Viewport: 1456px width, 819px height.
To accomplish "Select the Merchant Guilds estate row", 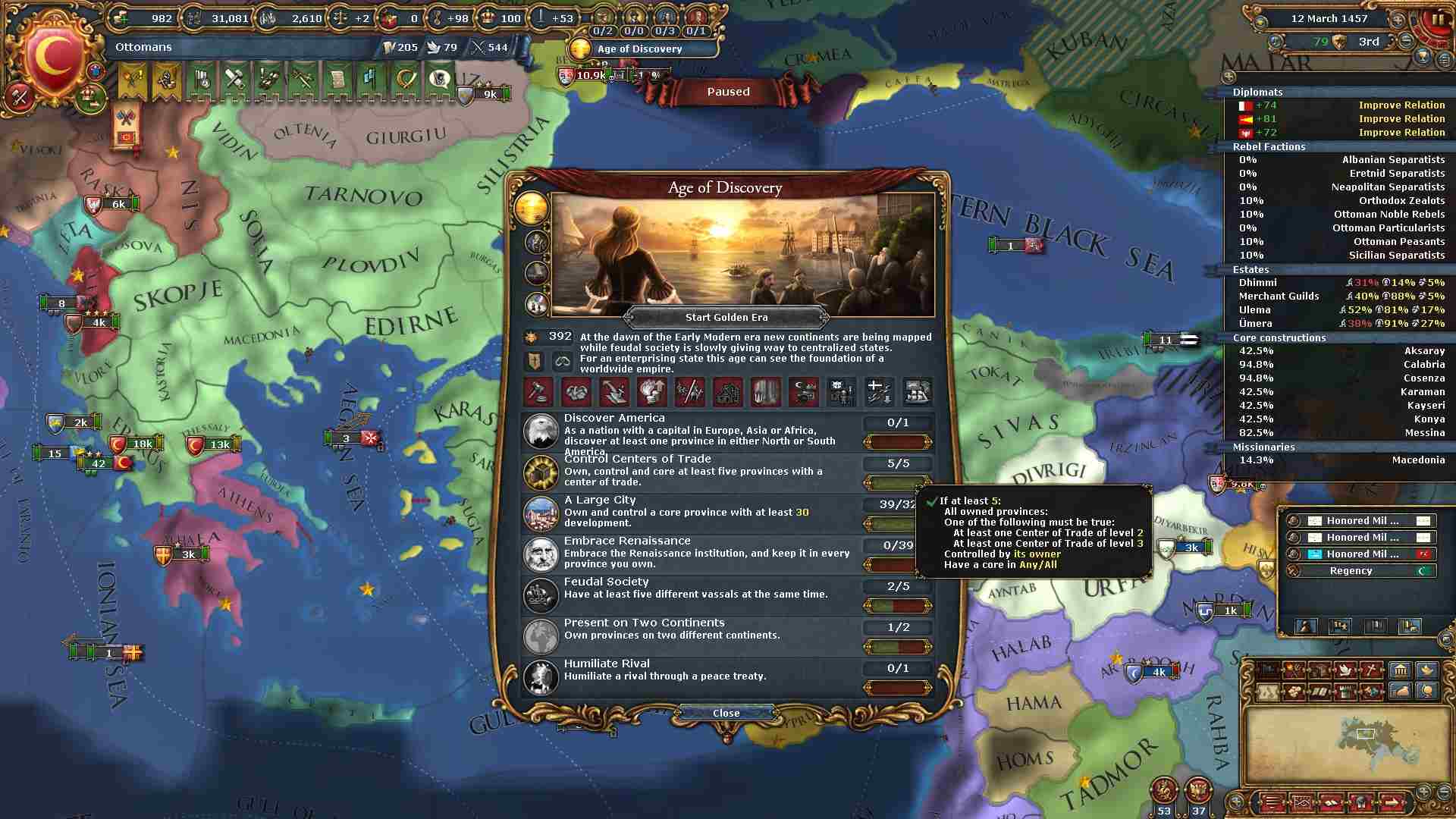I will point(1340,297).
